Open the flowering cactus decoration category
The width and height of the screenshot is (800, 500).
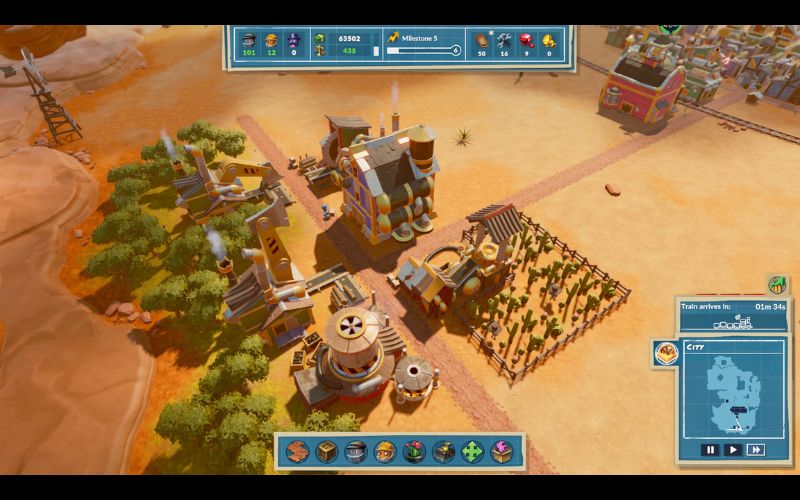coord(413,451)
